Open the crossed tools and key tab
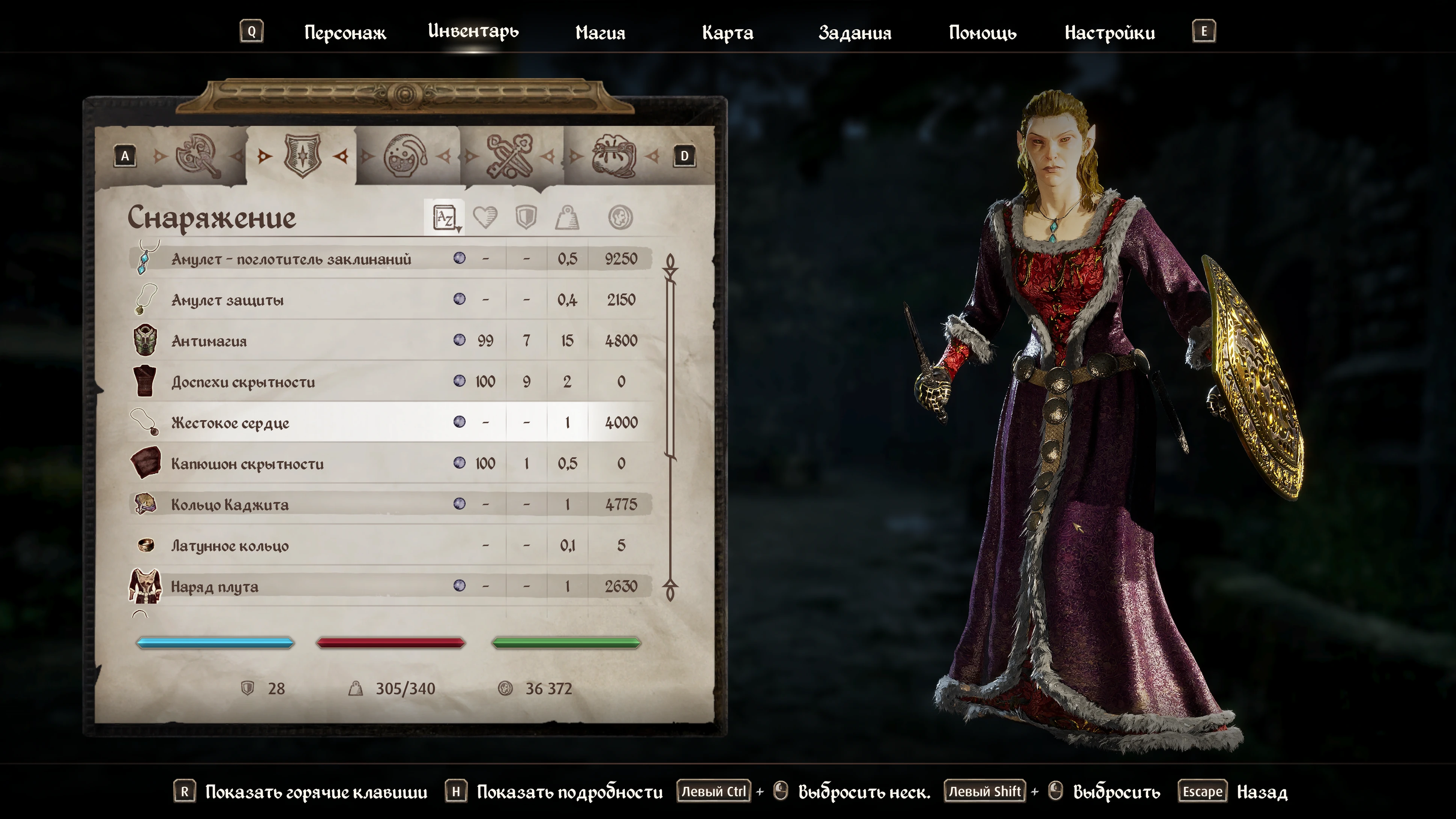This screenshot has width=1456, height=819. point(509,156)
